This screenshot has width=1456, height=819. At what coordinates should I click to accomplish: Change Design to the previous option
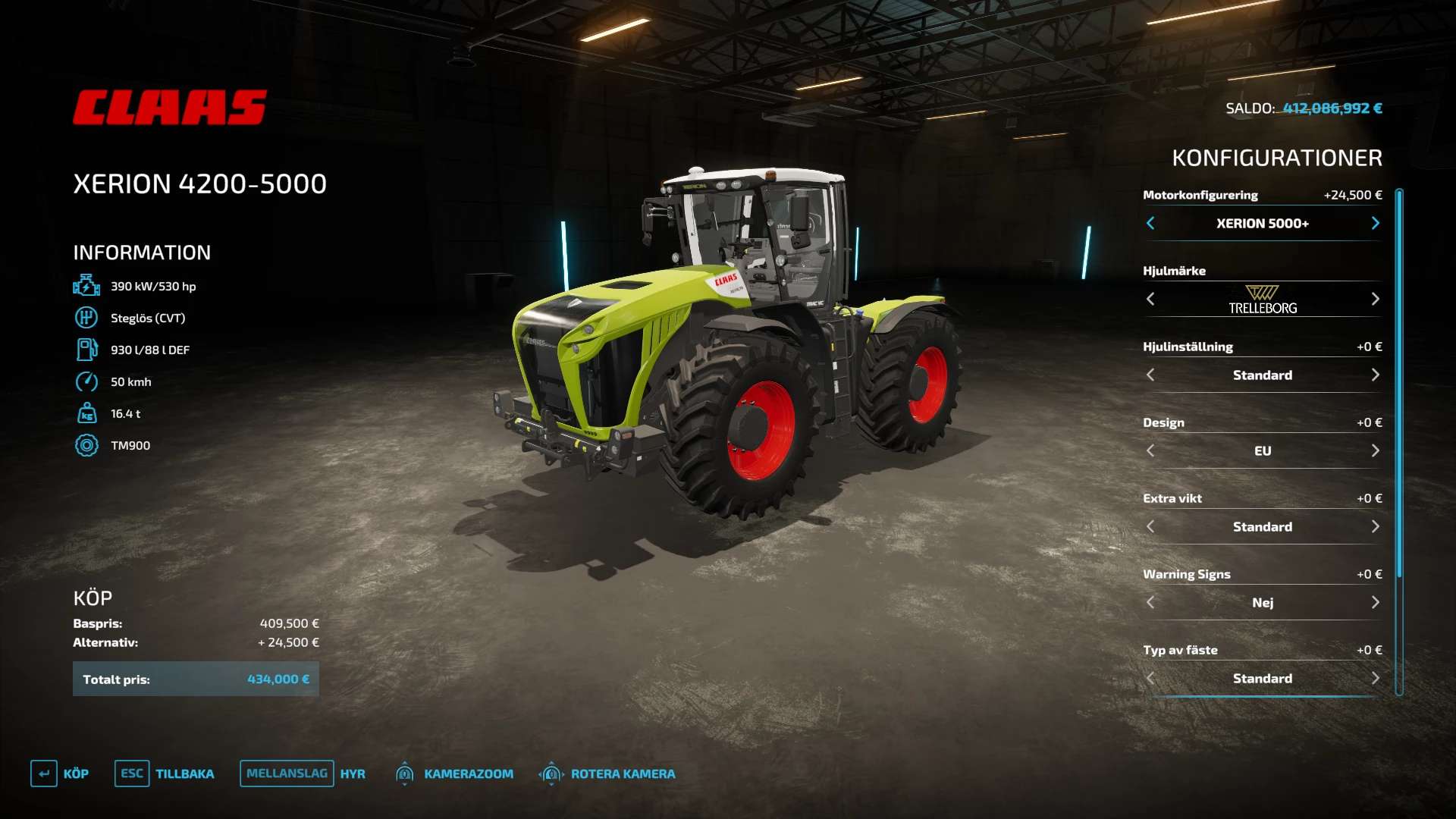coord(1150,450)
